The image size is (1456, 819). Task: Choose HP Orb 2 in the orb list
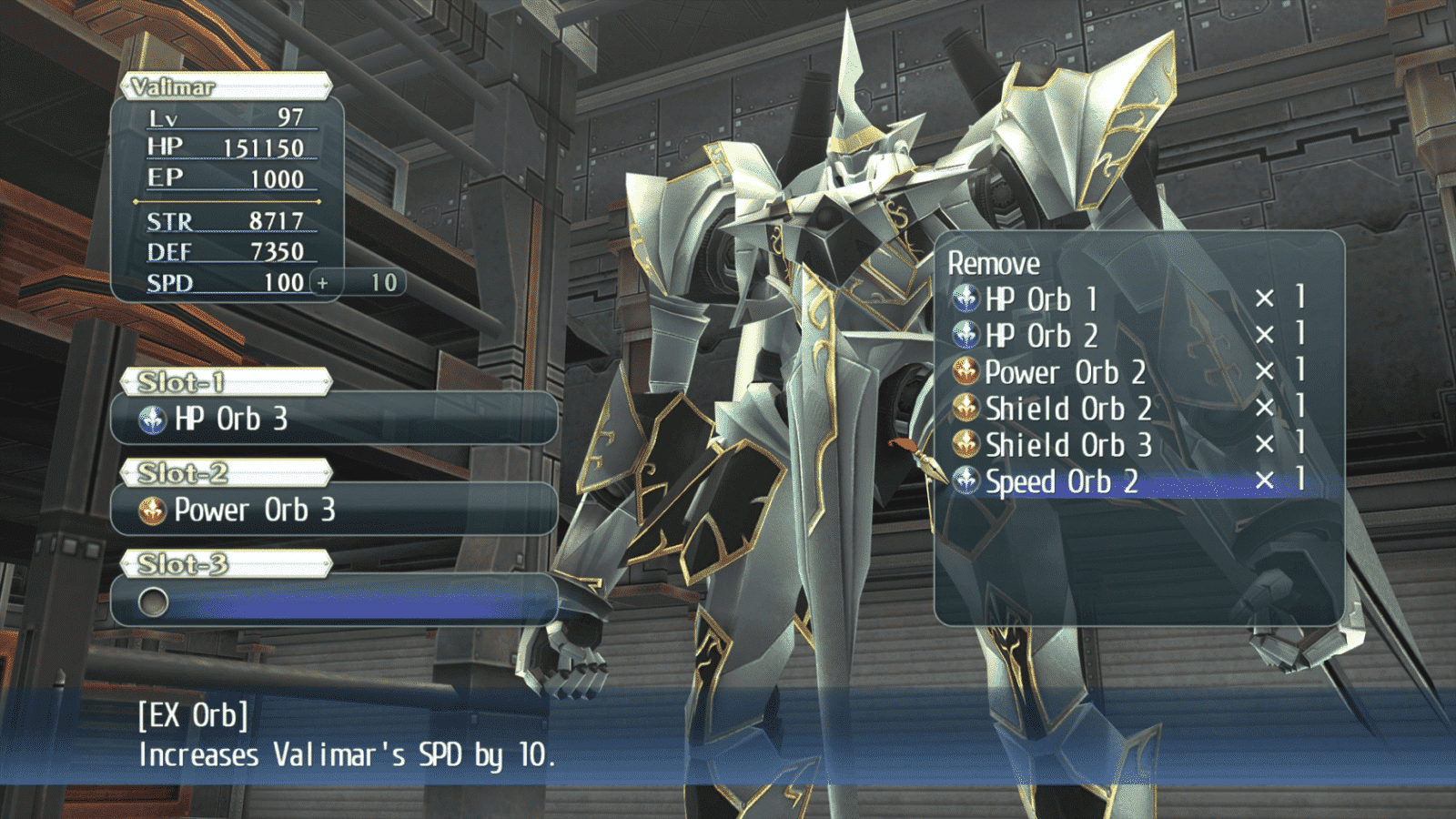tap(1041, 335)
